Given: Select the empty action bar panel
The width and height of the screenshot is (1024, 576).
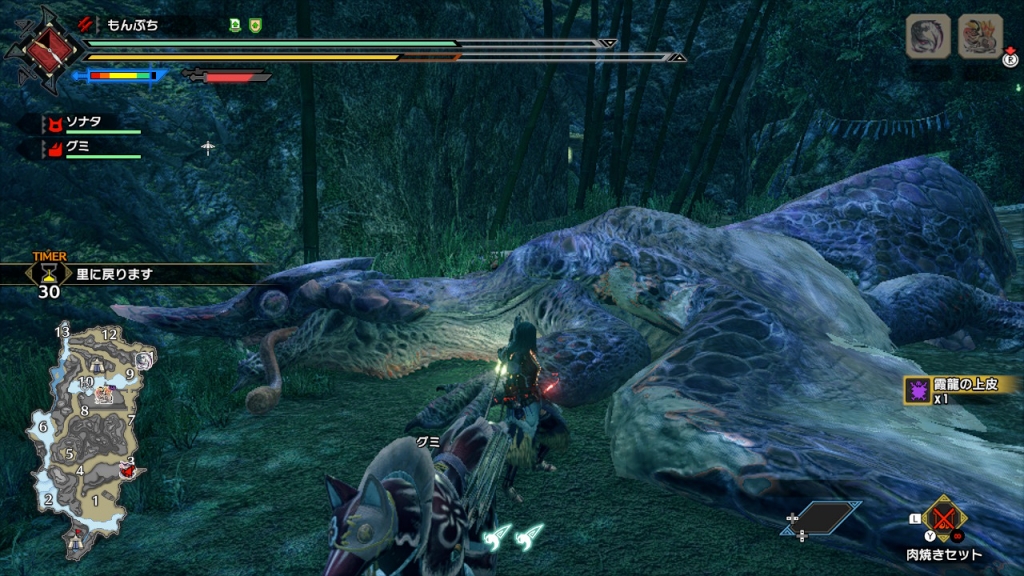Looking at the screenshot, I should coord(824,518).
